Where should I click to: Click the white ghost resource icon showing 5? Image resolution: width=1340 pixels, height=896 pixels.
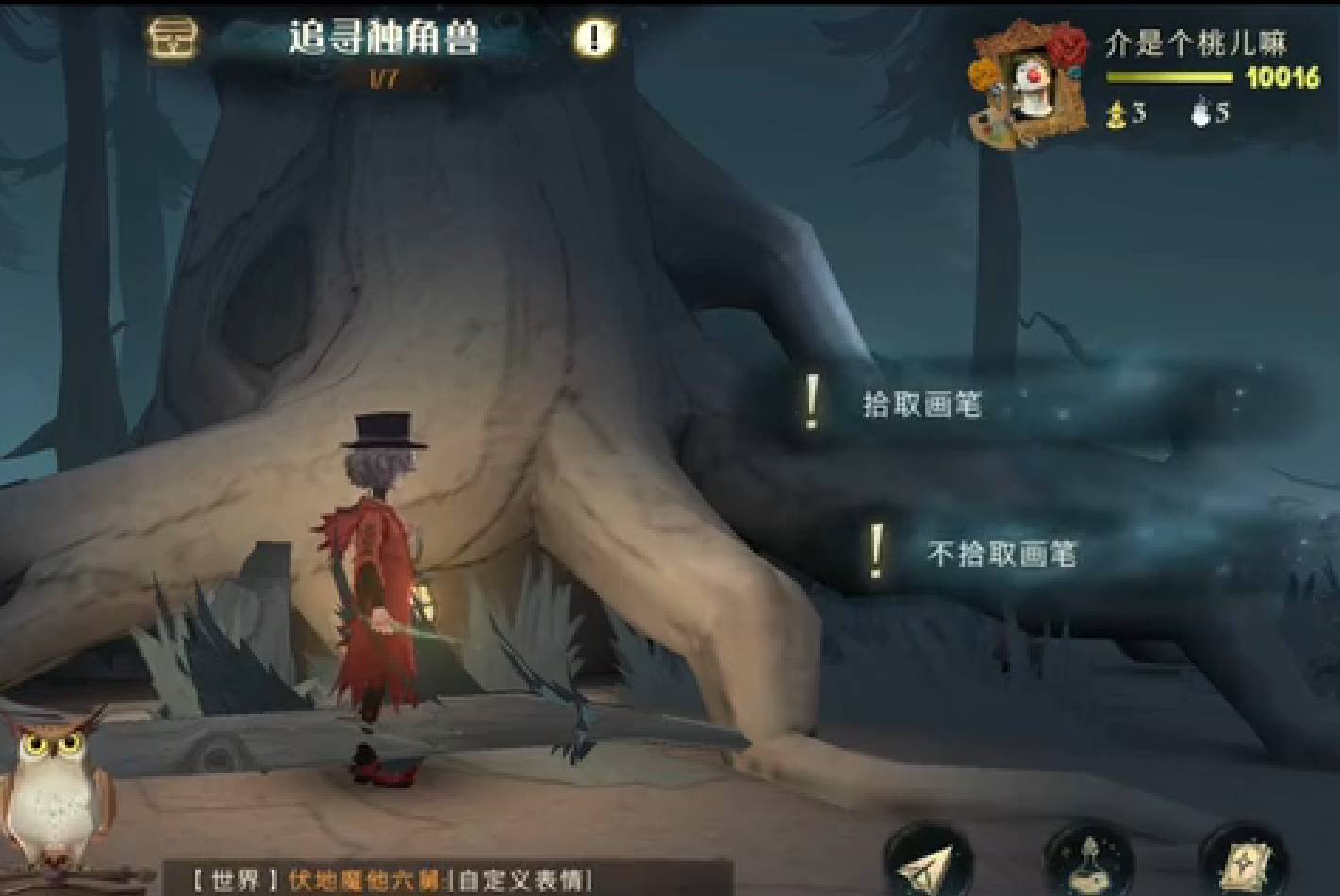1200,114
